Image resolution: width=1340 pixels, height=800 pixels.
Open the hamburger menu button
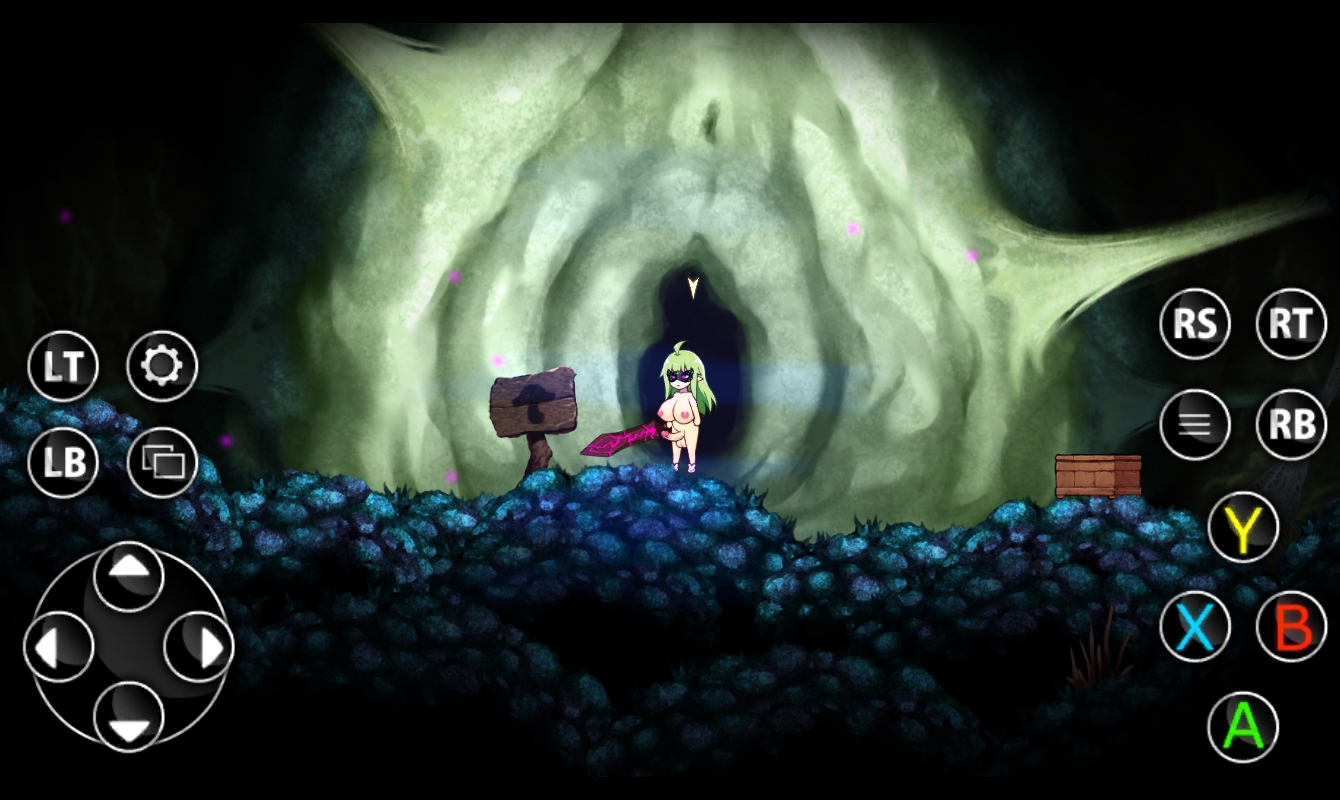click(1195, 423)
